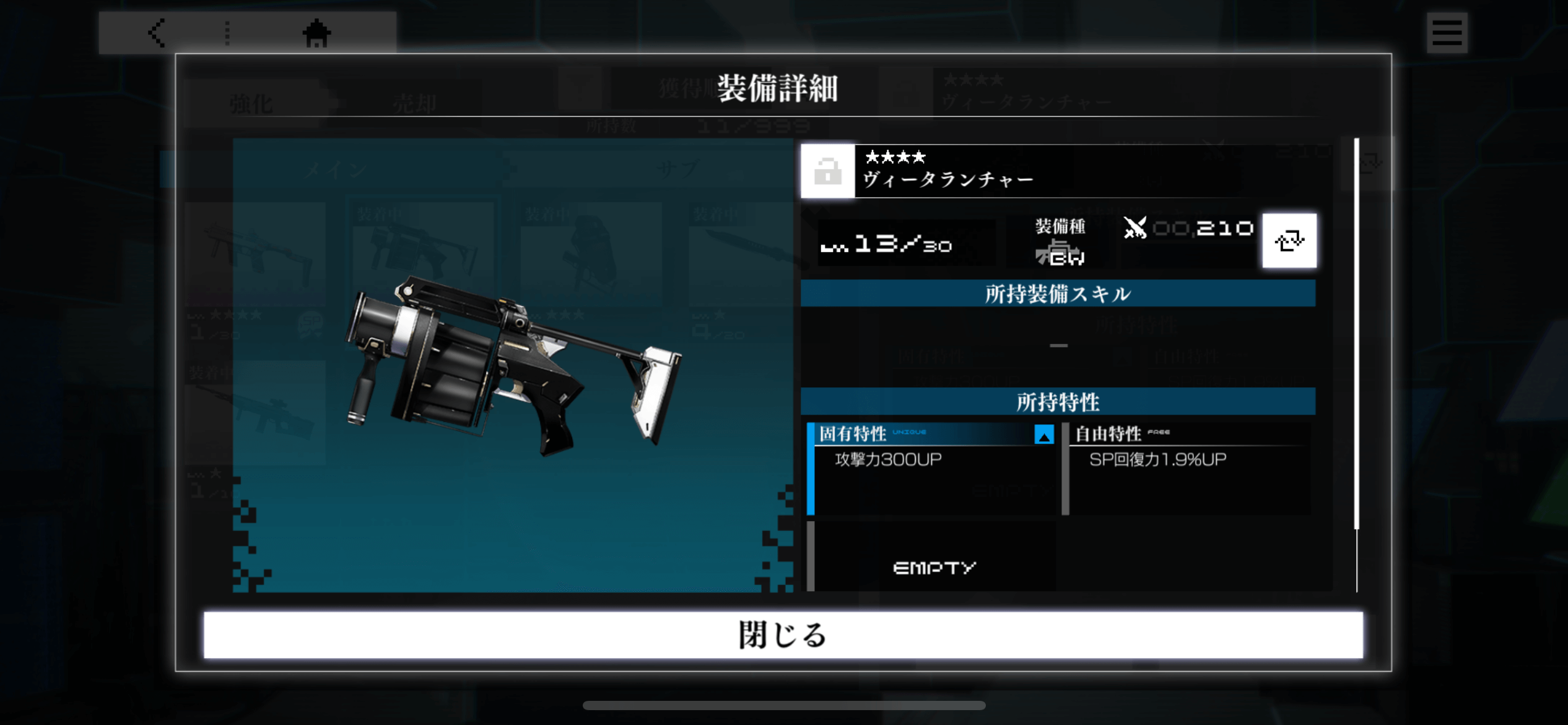This screenshot has width=1568, height=725.
Task: Tap the back arrow icon
Action: 157,33
